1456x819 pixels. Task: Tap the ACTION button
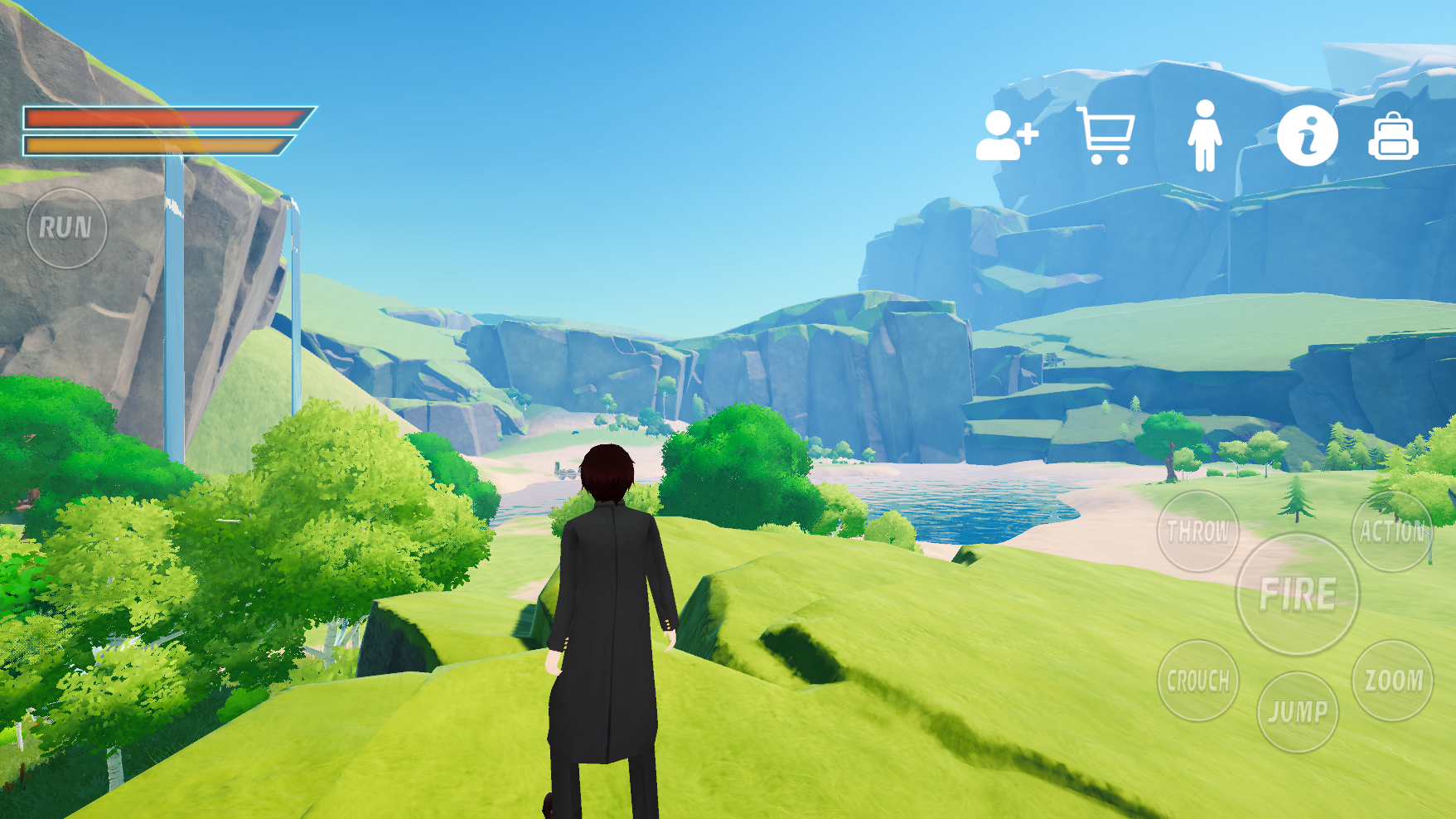pos(1392,531)
